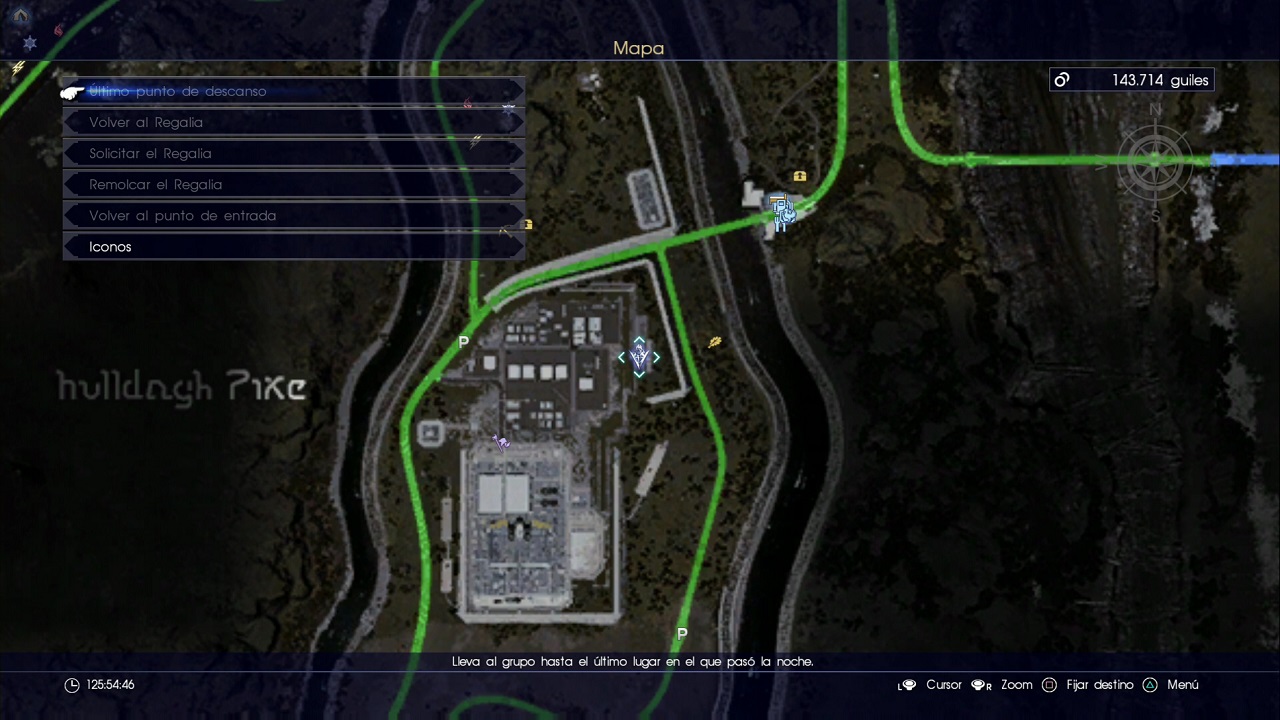Click the yellow shop marker above the gas station

[x=800, y=177]
